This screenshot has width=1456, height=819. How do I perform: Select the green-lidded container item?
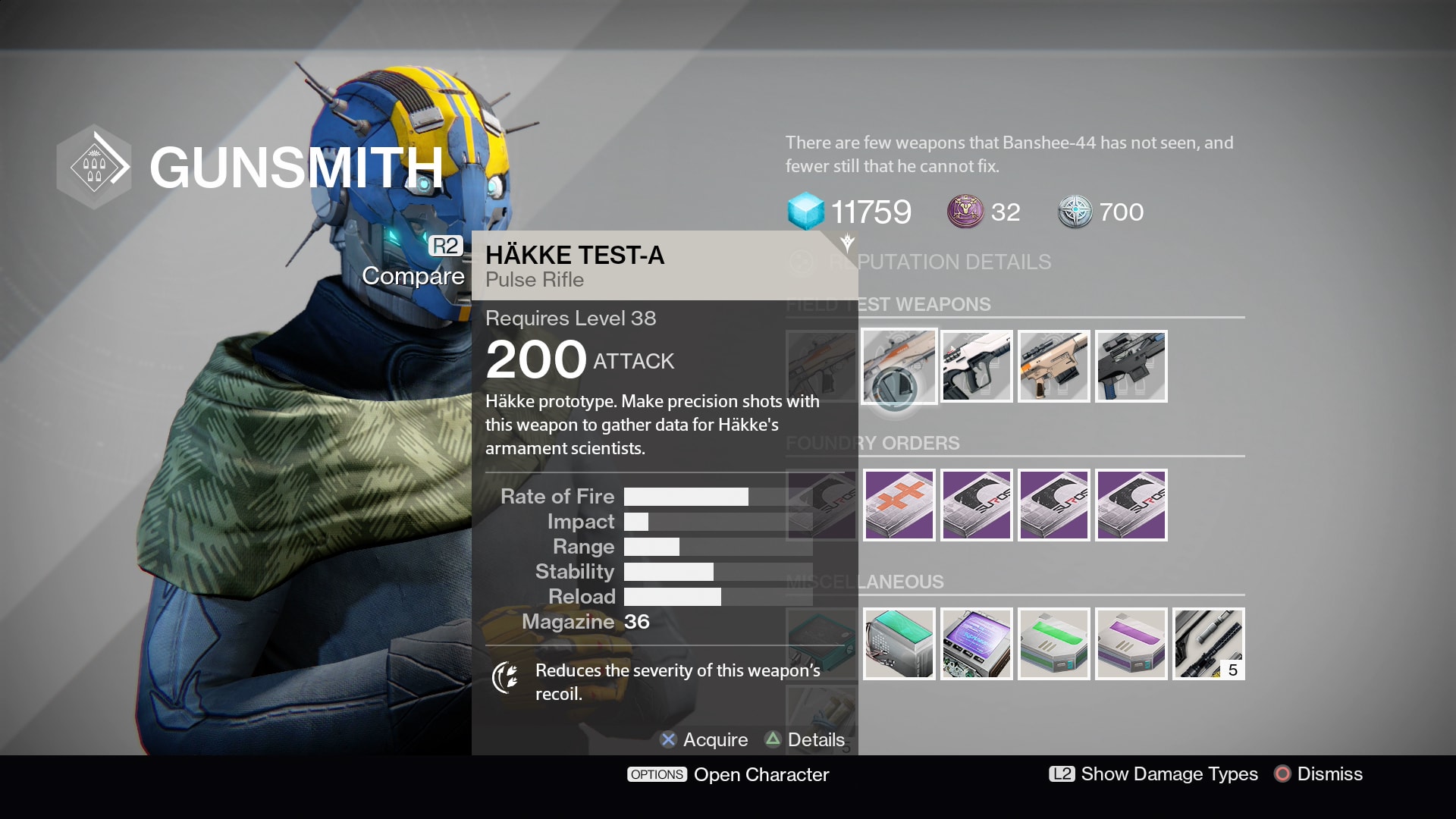(1053, 644)
